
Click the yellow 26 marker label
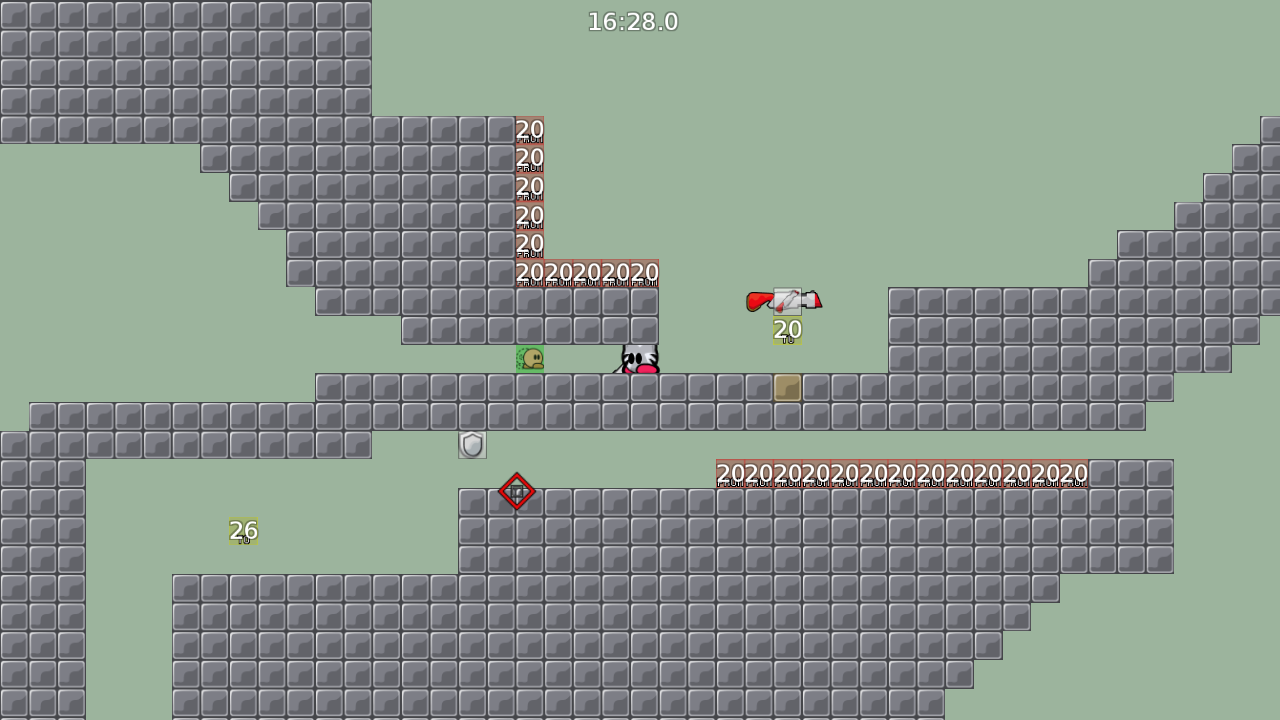coord(242,529)
